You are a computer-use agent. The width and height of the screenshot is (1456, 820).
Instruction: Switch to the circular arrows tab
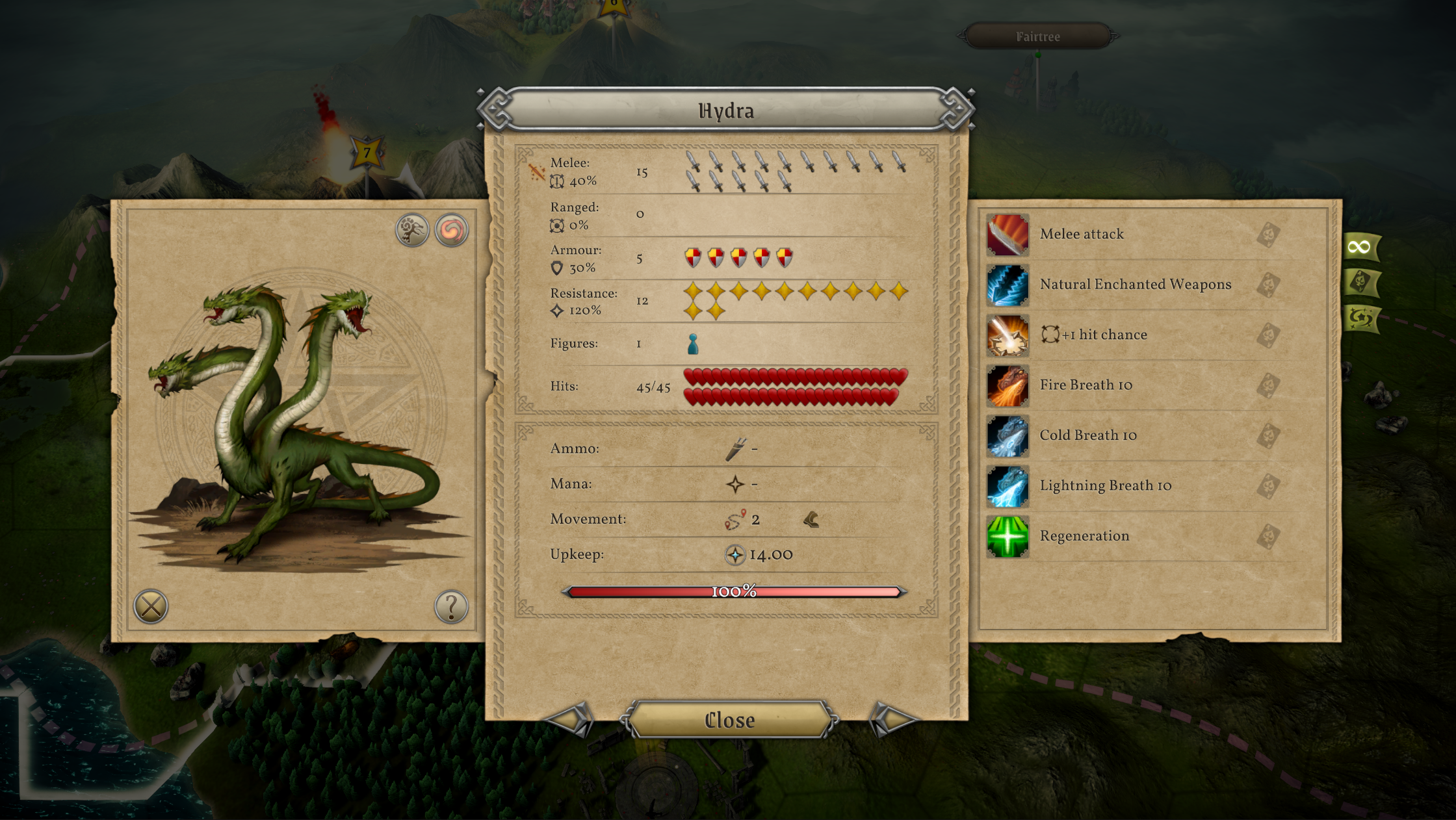click(x=1360, y=318)
